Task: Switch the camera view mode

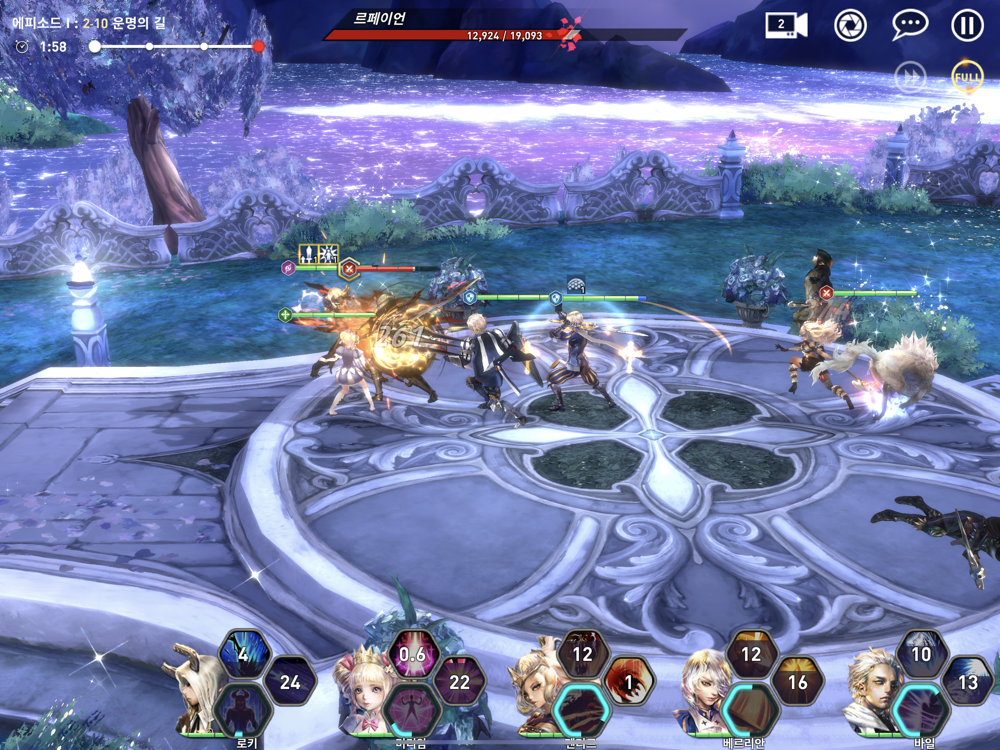Action: [x=786, y=25]
